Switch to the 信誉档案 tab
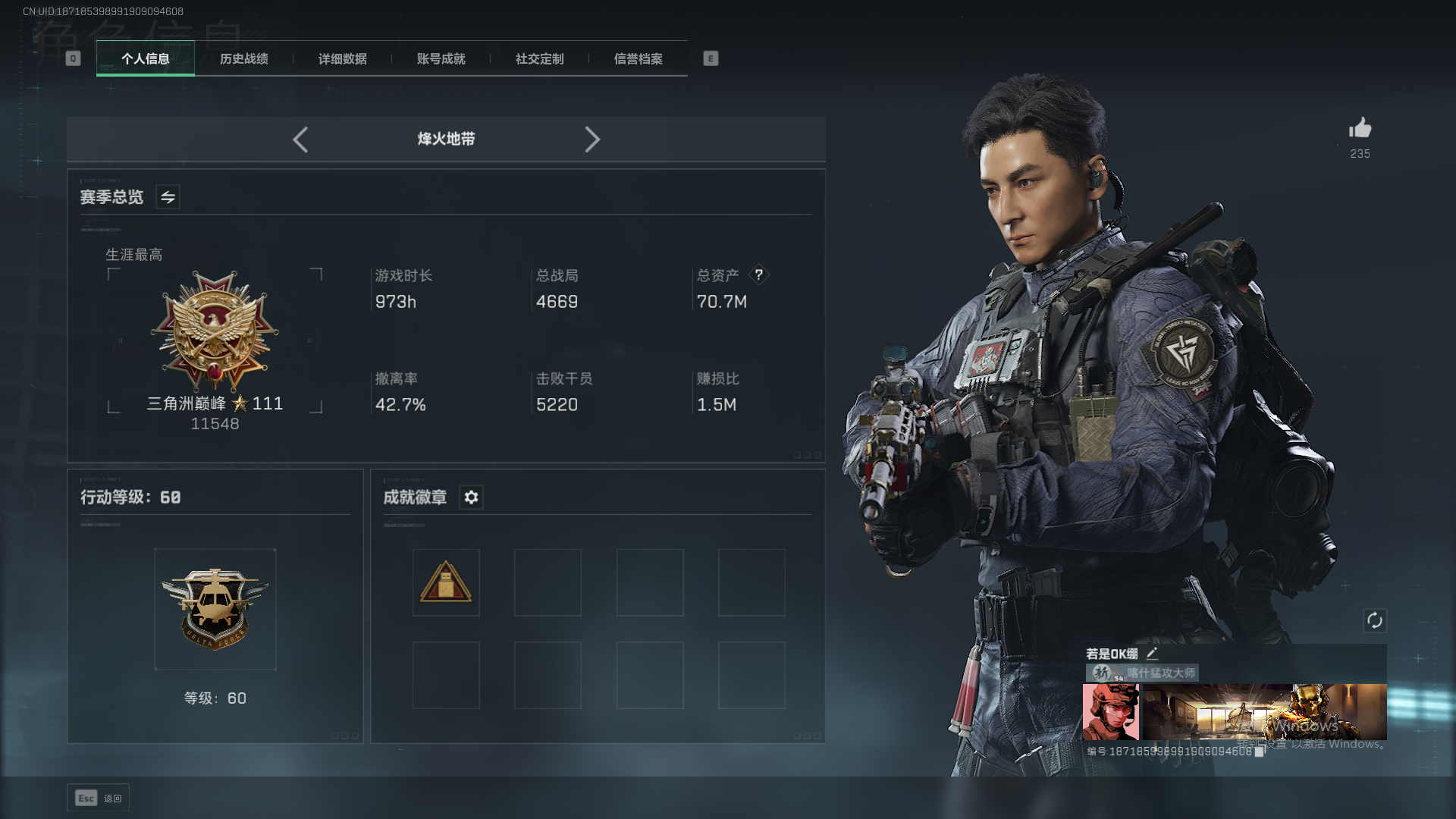Screen dimensions: 1456x819 click(639, 58)
